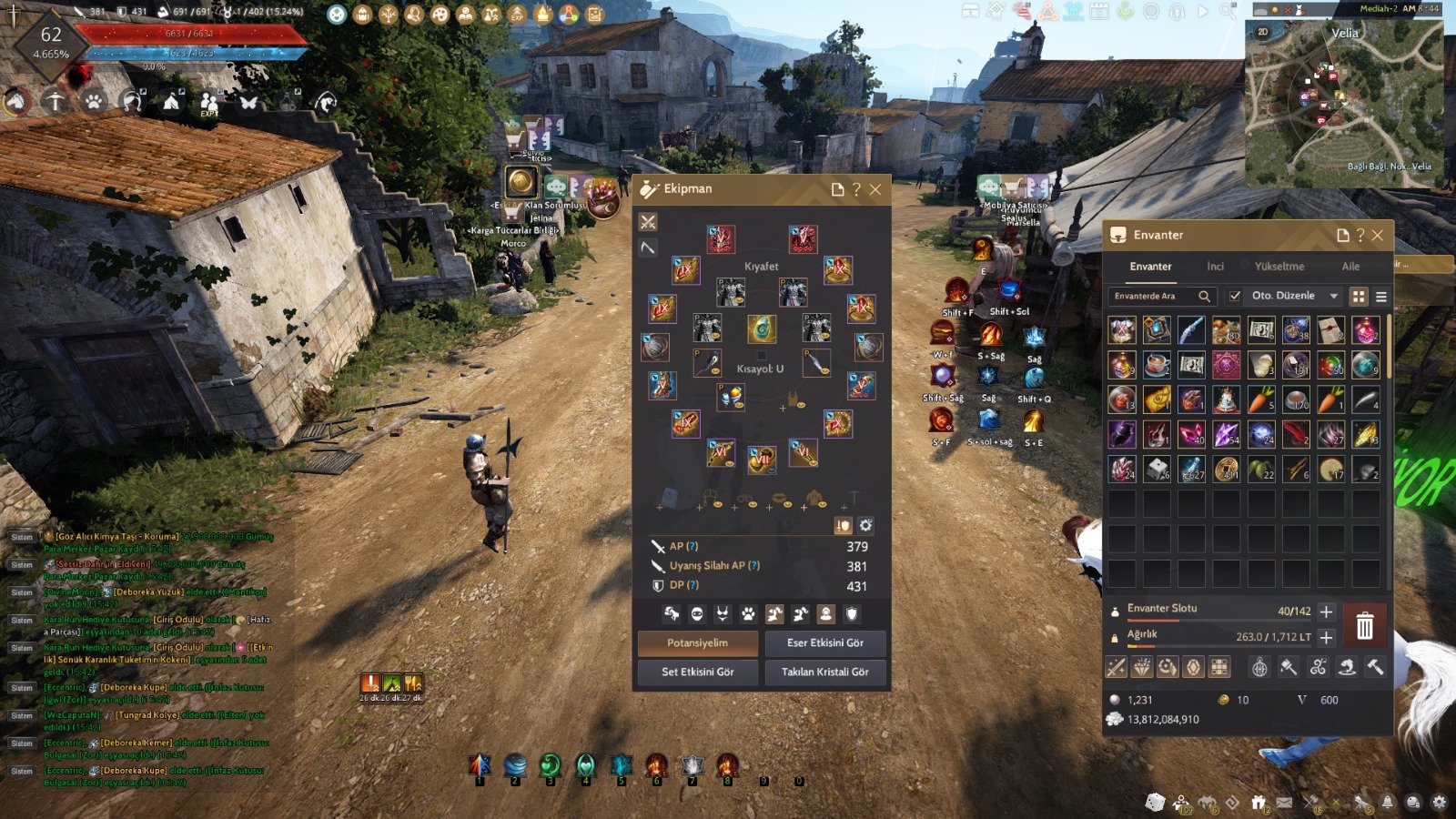1456x819 pixels.
Task: Open the Oto. Düzenle dropdown arrow
Action: coord(1334,296)
